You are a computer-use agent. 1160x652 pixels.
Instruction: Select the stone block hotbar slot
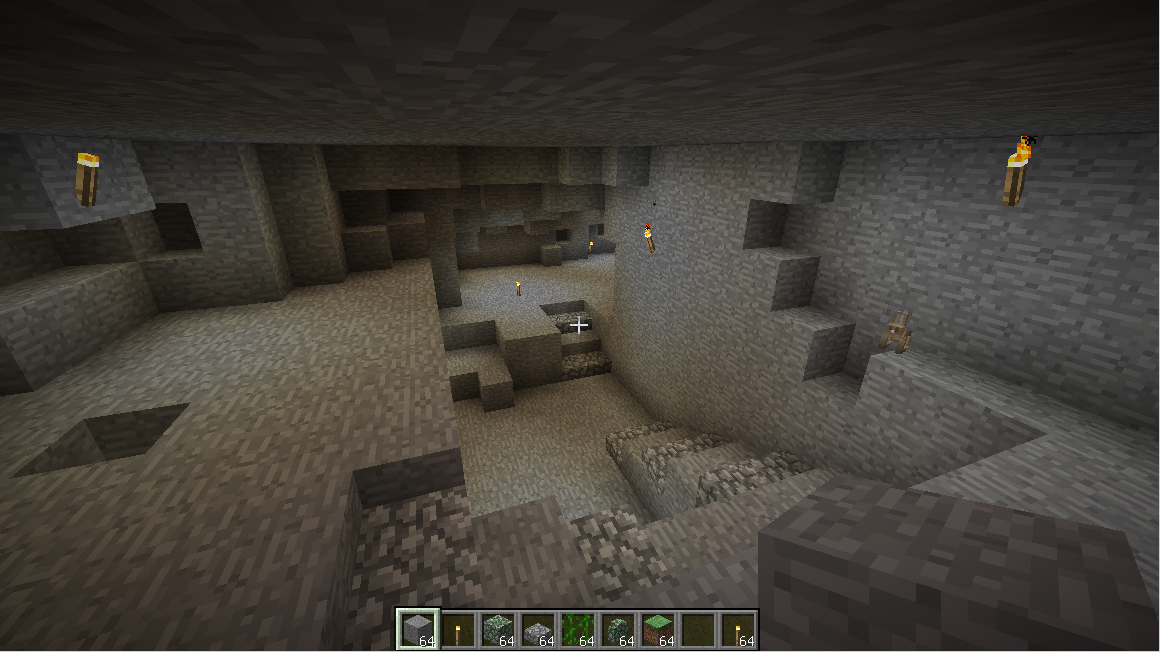click(417, 629)
